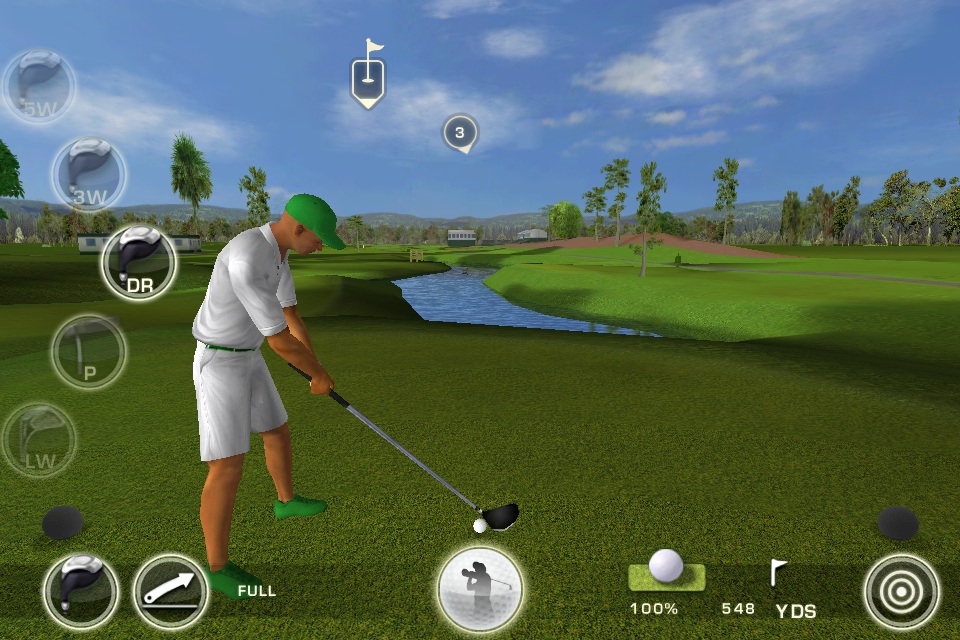
Task: Tap the ball lie indicator
Action: (x=666, y=572)
